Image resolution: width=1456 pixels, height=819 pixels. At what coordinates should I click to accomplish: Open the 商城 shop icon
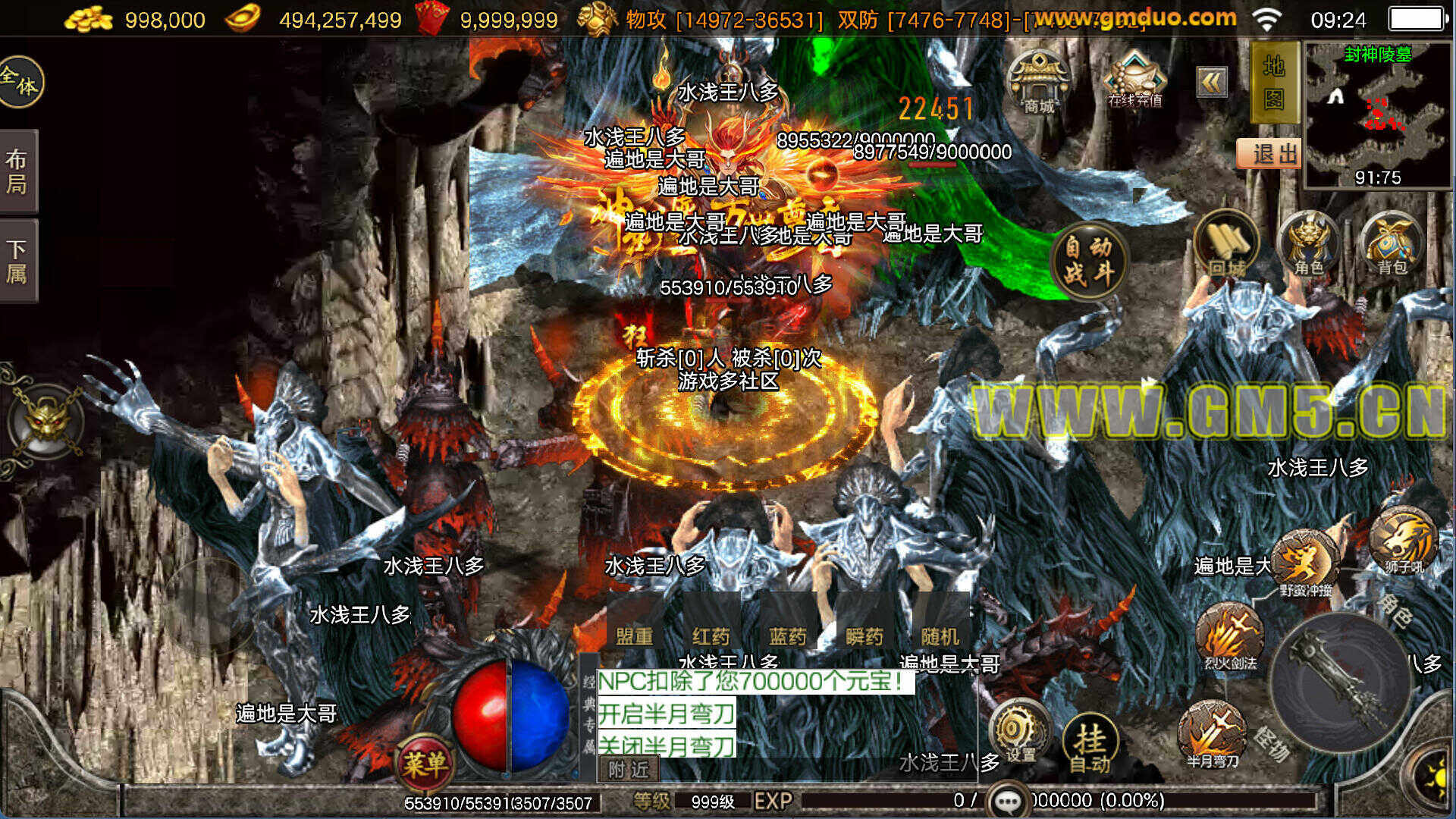point(1039,82)
